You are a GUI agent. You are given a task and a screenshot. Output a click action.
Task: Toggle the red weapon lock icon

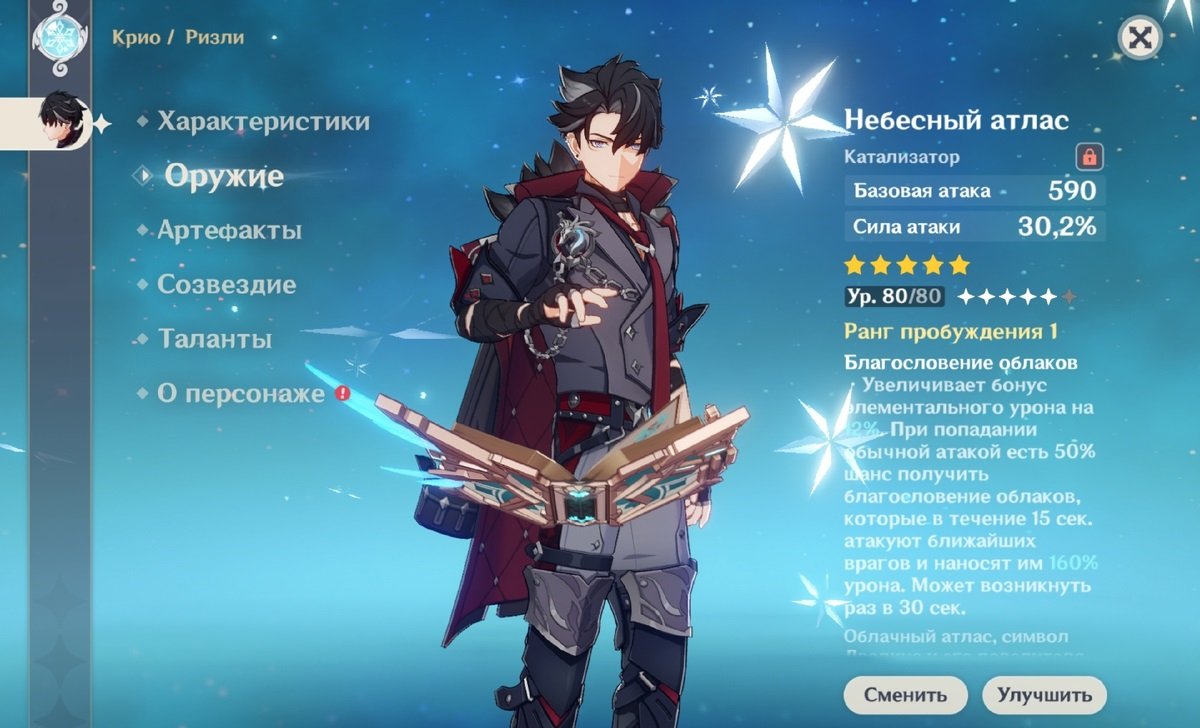pos(1088,157)
